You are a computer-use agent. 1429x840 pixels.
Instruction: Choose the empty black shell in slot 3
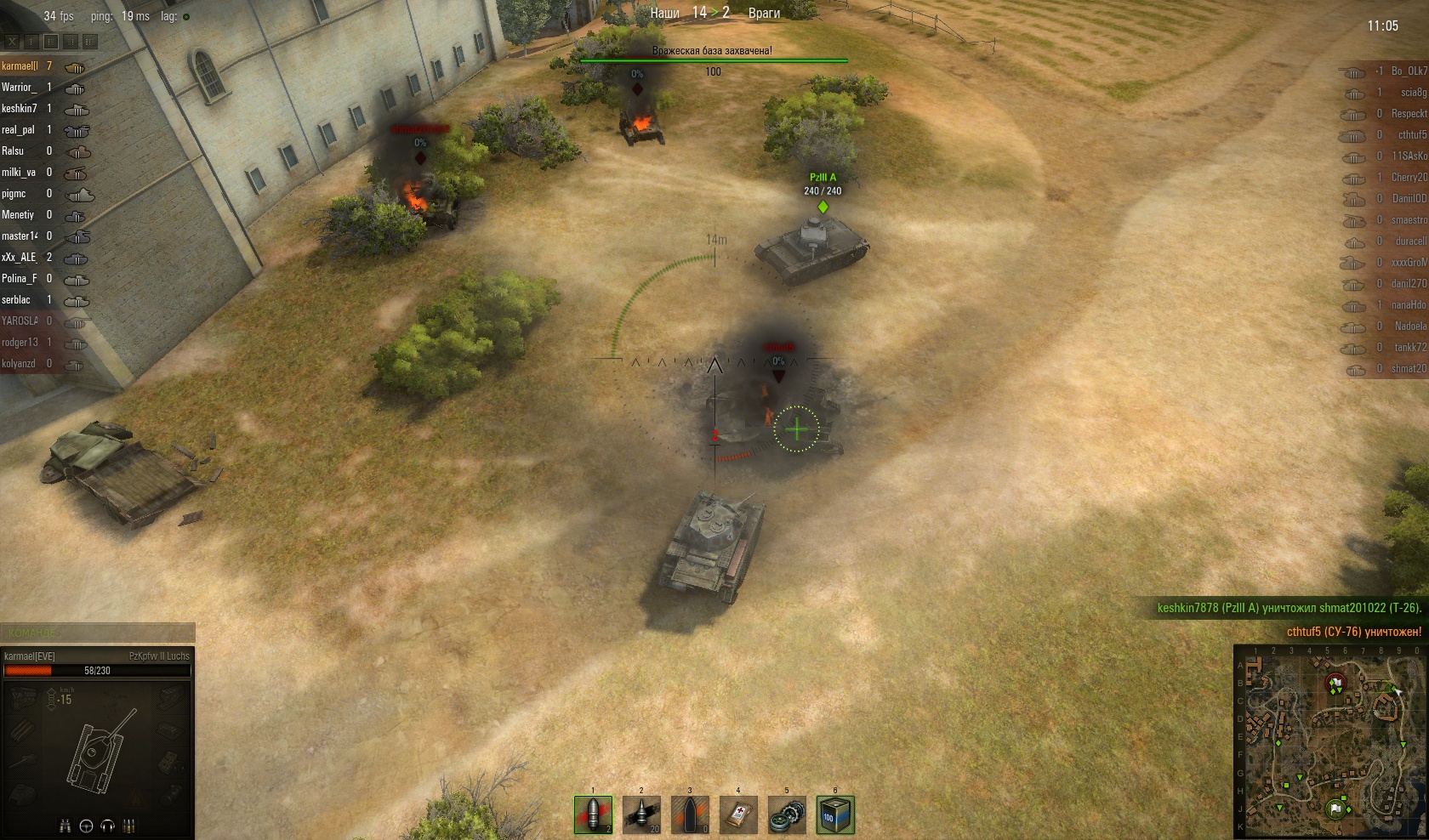pos(690,814)
